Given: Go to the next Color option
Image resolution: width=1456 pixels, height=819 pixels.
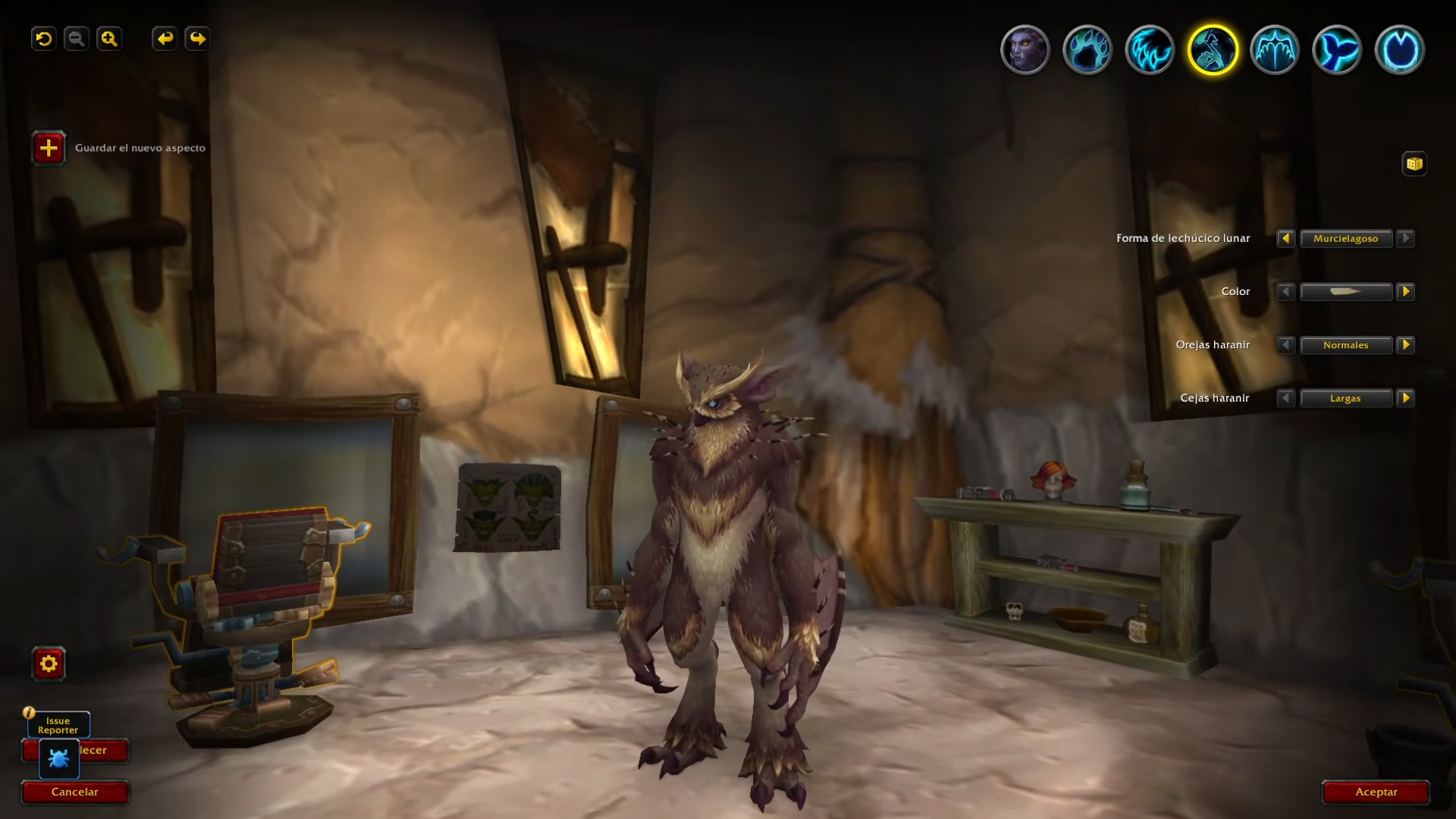Looking at the screenshot, I should coord(1405,292).
